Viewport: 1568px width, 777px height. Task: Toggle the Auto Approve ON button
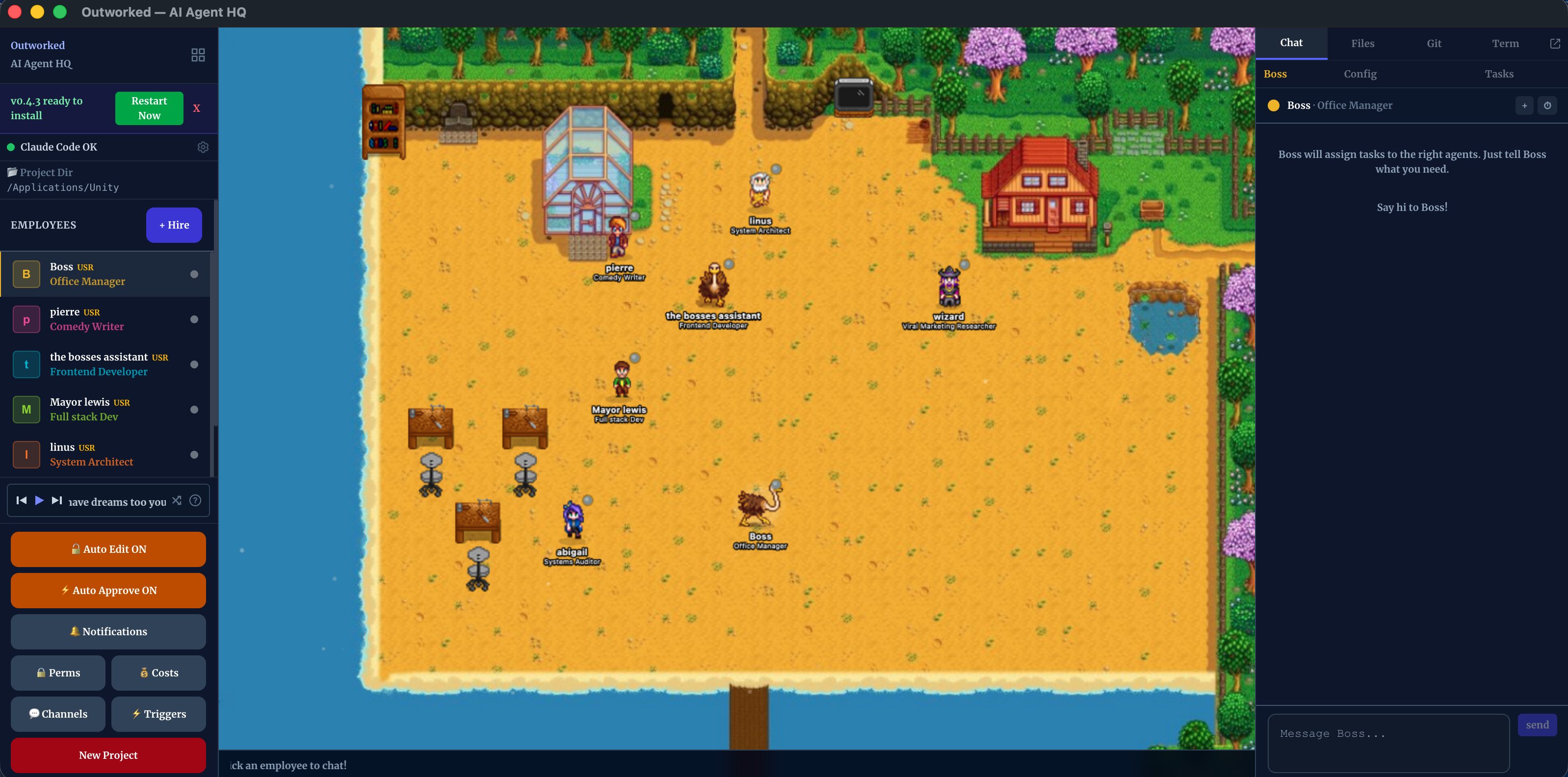(x=108, y=590)
